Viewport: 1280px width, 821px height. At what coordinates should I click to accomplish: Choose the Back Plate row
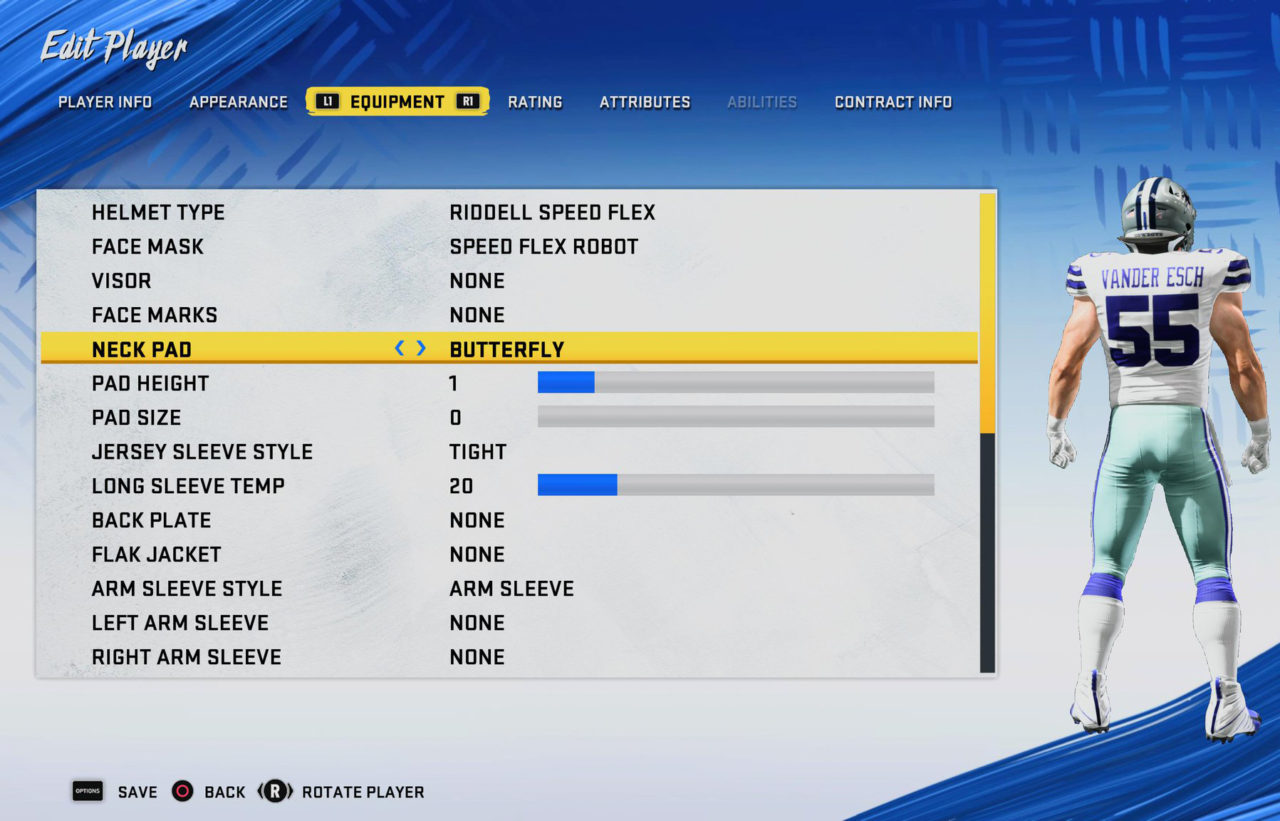click(507, 520)
